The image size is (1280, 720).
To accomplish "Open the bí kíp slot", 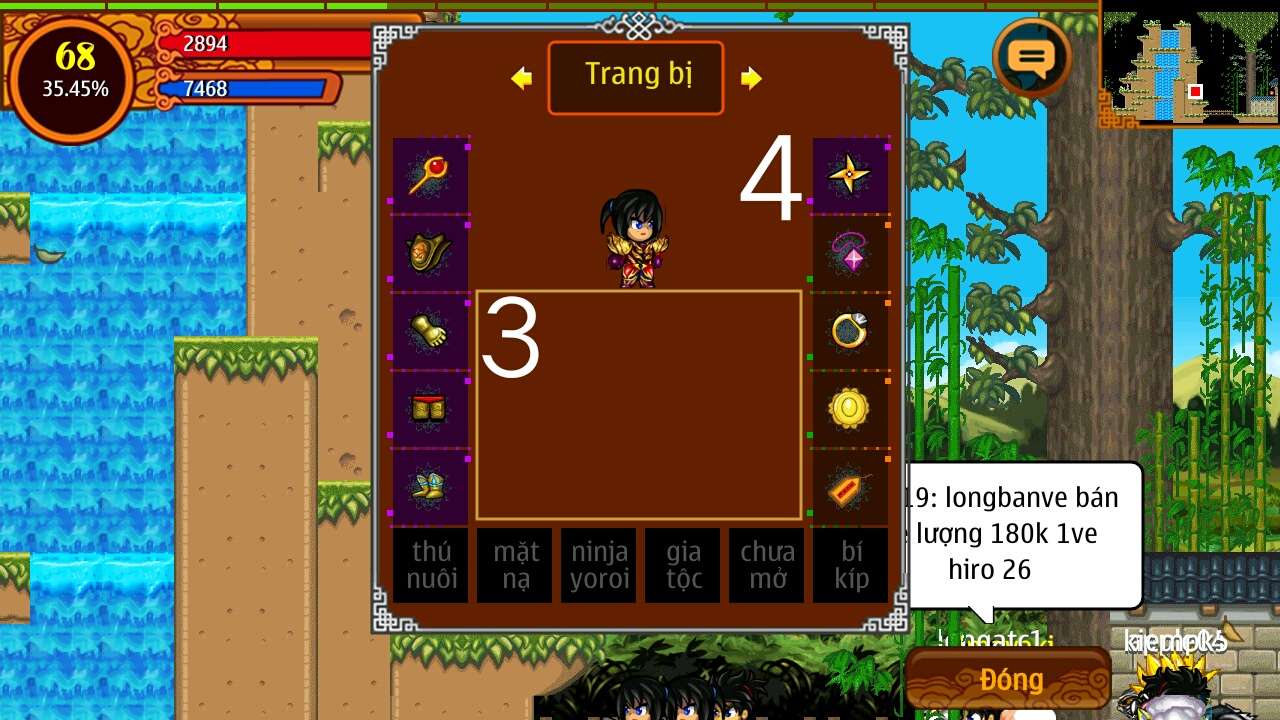I will (x=850, y=565).
